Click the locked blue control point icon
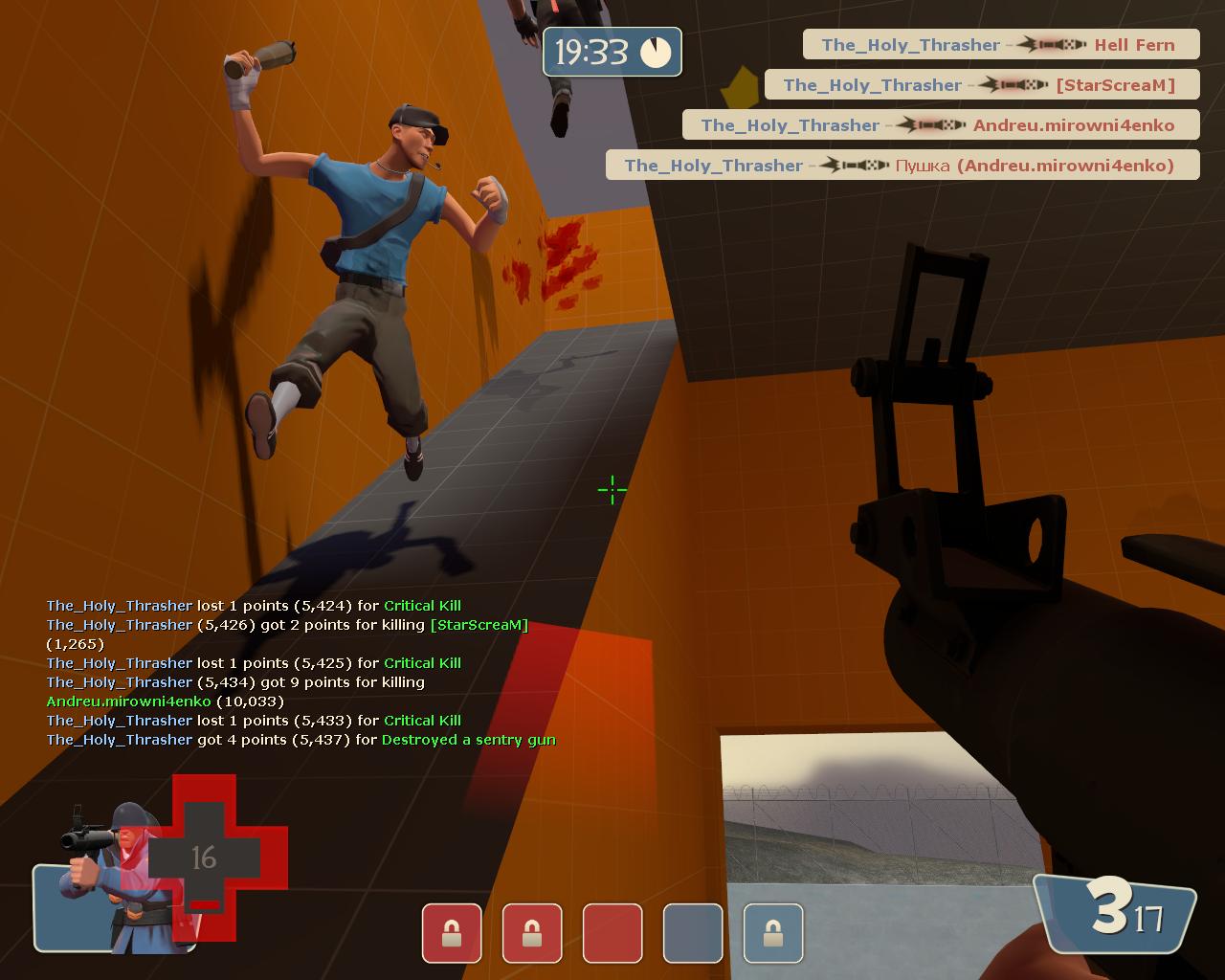The height and width of the screenshot is (980, 1225). (773, 933)
